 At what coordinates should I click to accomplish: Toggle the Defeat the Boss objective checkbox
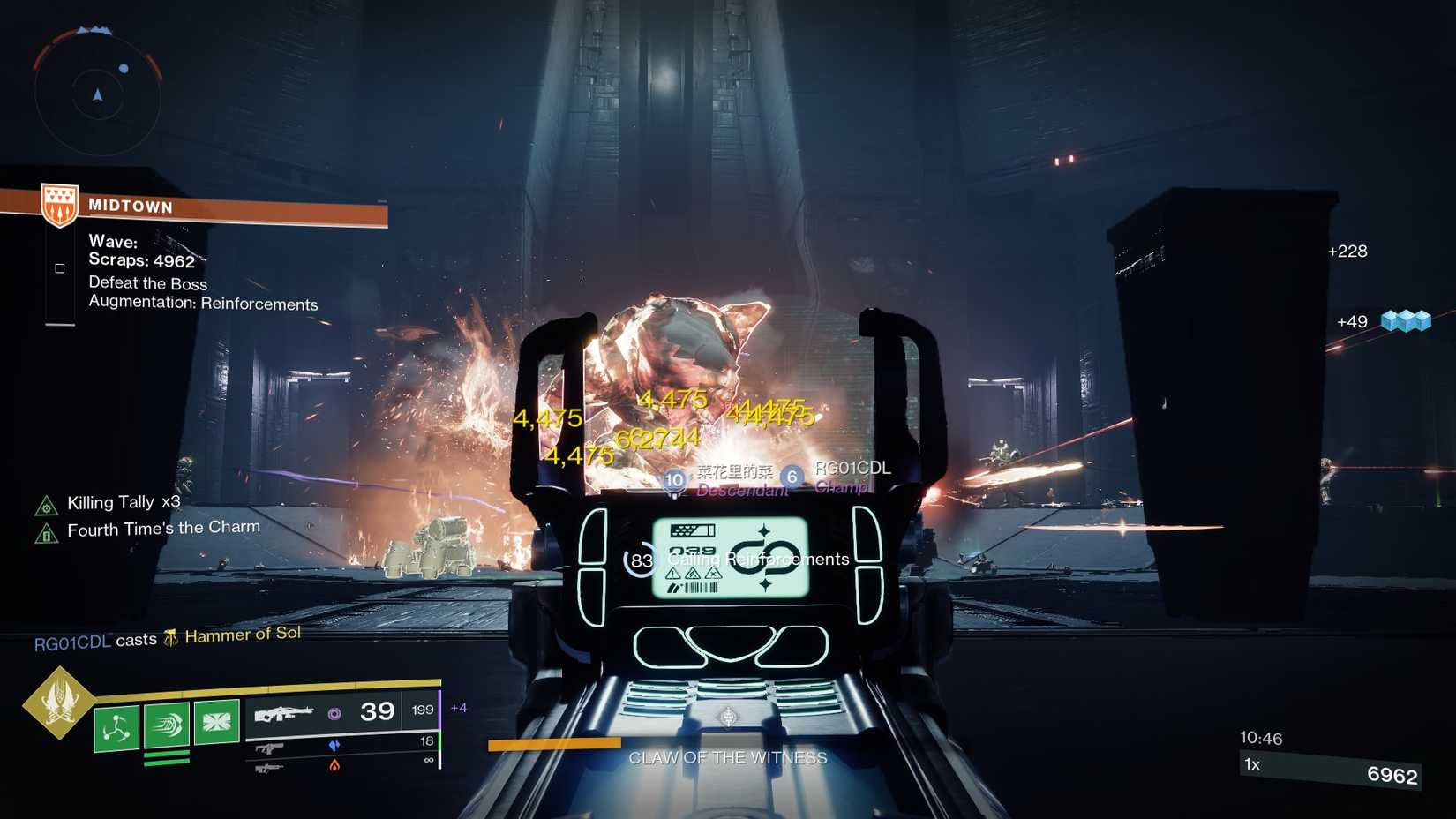click(59, 267)
